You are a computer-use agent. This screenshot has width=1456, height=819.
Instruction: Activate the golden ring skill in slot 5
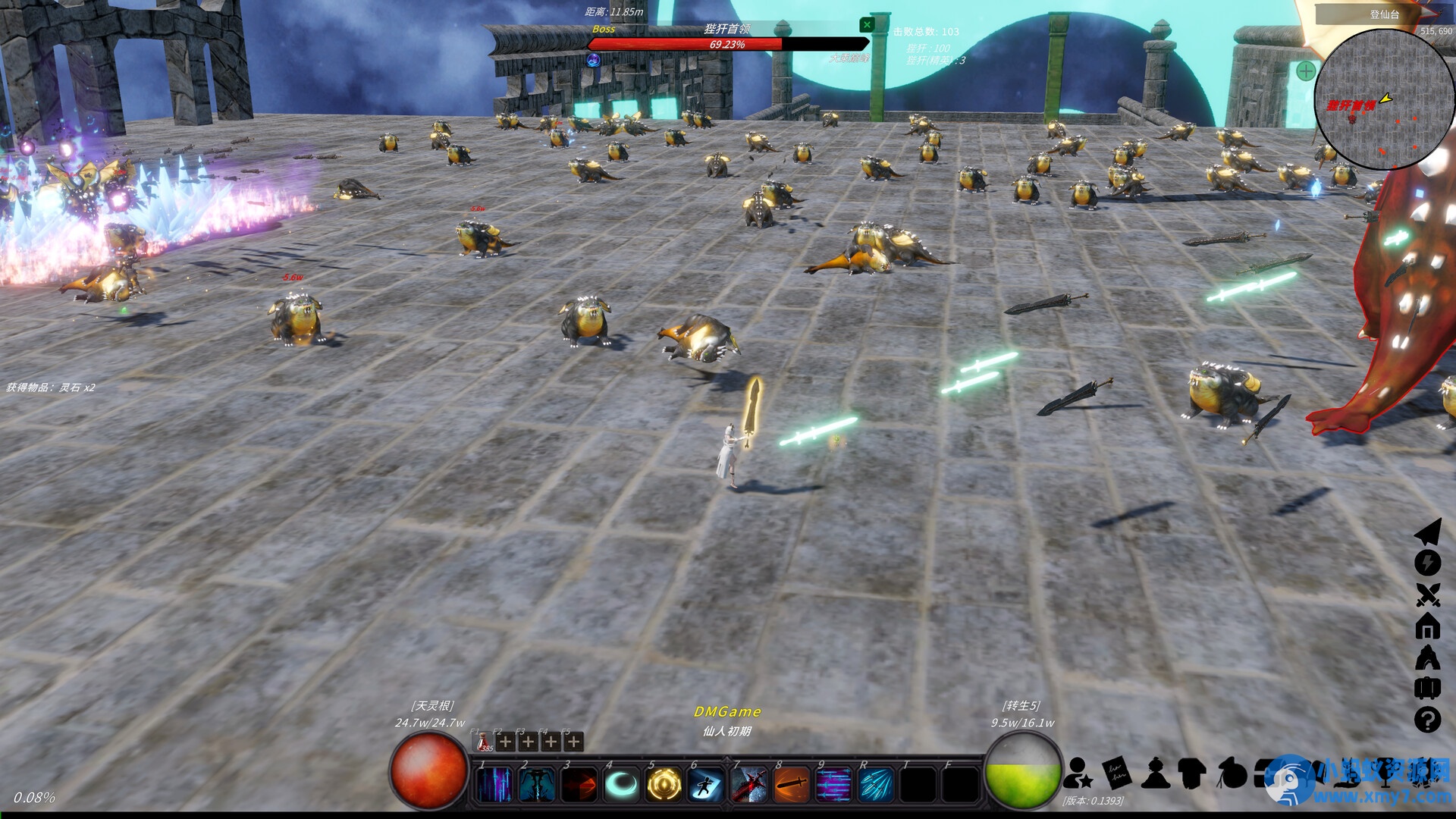point(662,784)
